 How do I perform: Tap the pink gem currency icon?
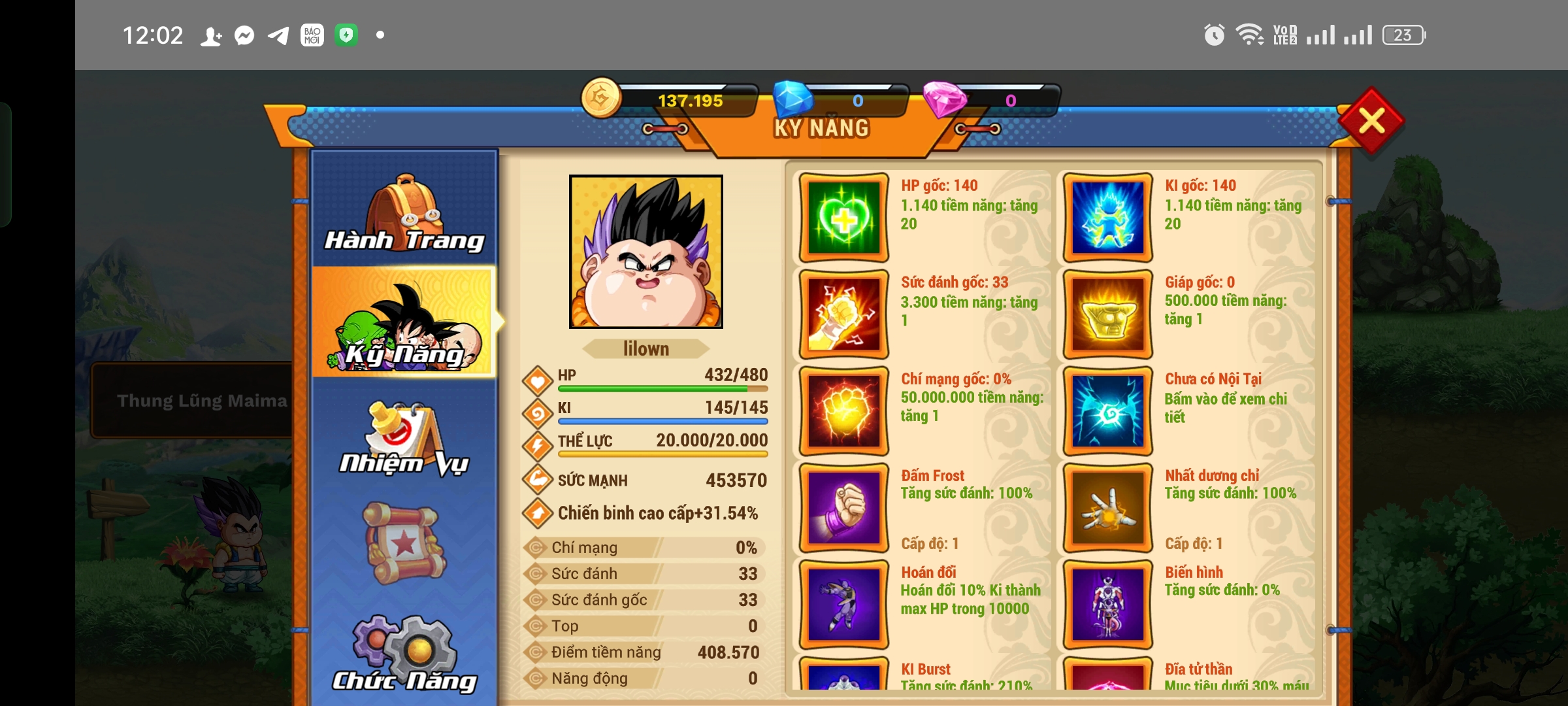[x=943, y=99]
